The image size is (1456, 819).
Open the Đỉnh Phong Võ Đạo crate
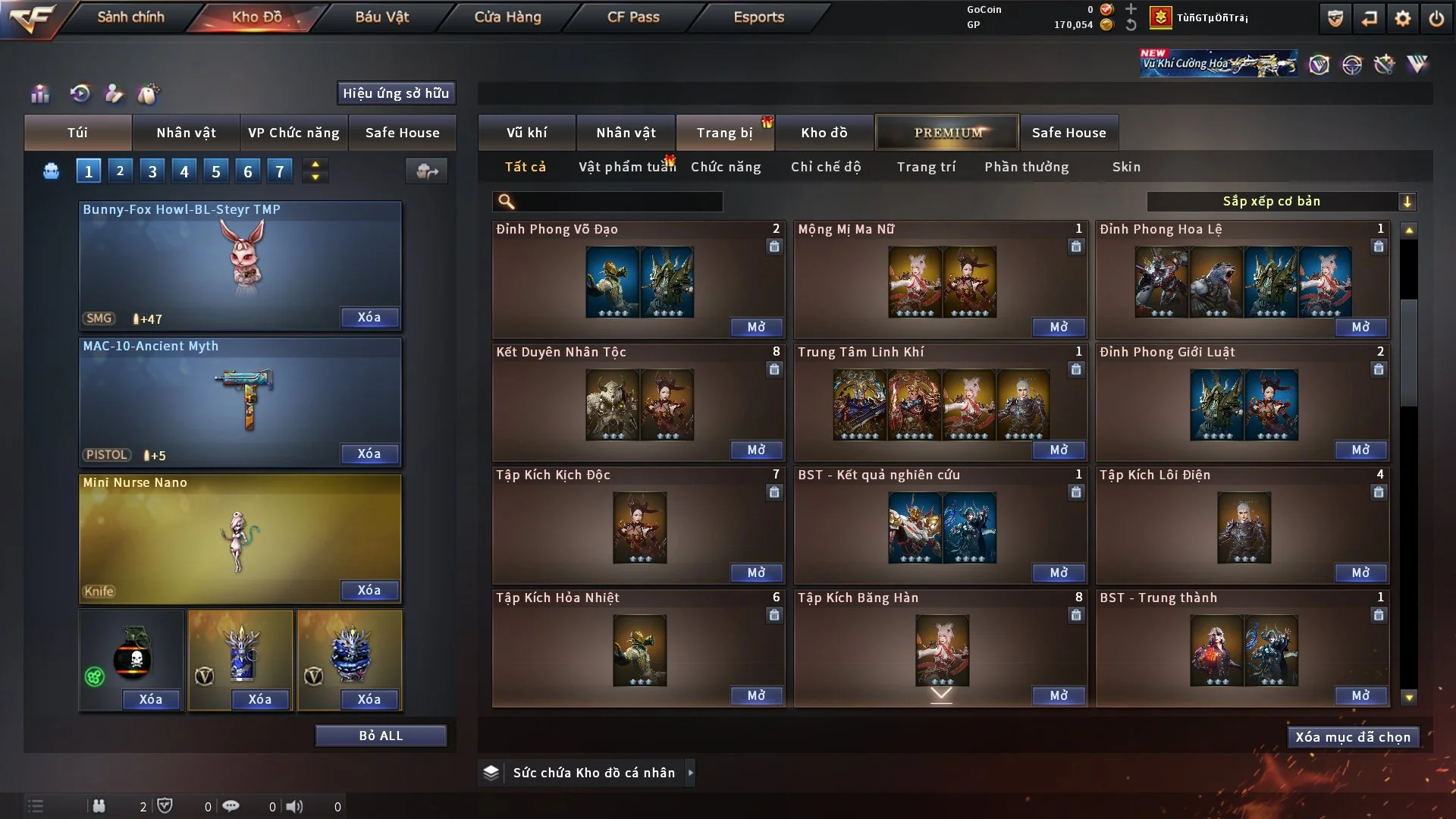coord(756,327)
